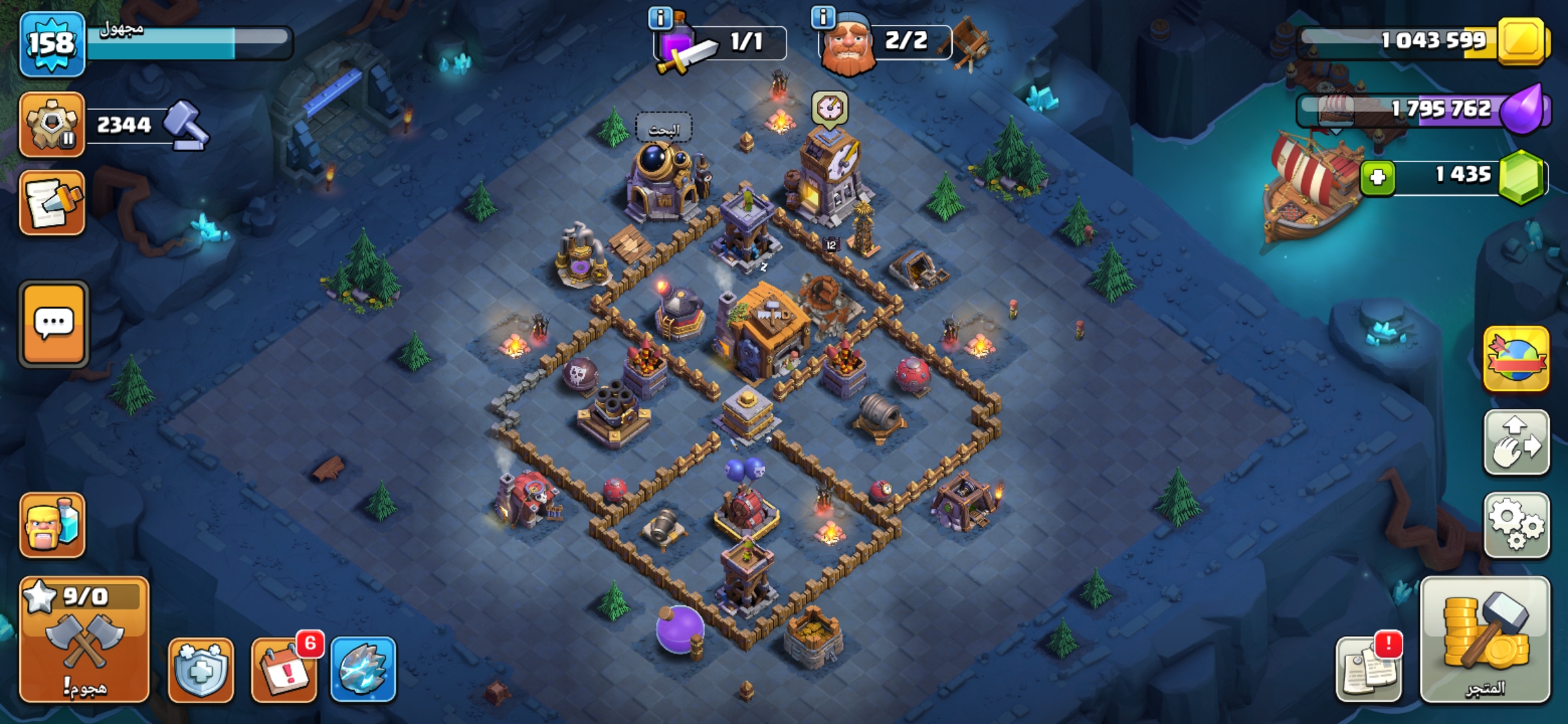Show info for the laboratory potion counter
1568x724 pixels.
(x=661, y=18)
